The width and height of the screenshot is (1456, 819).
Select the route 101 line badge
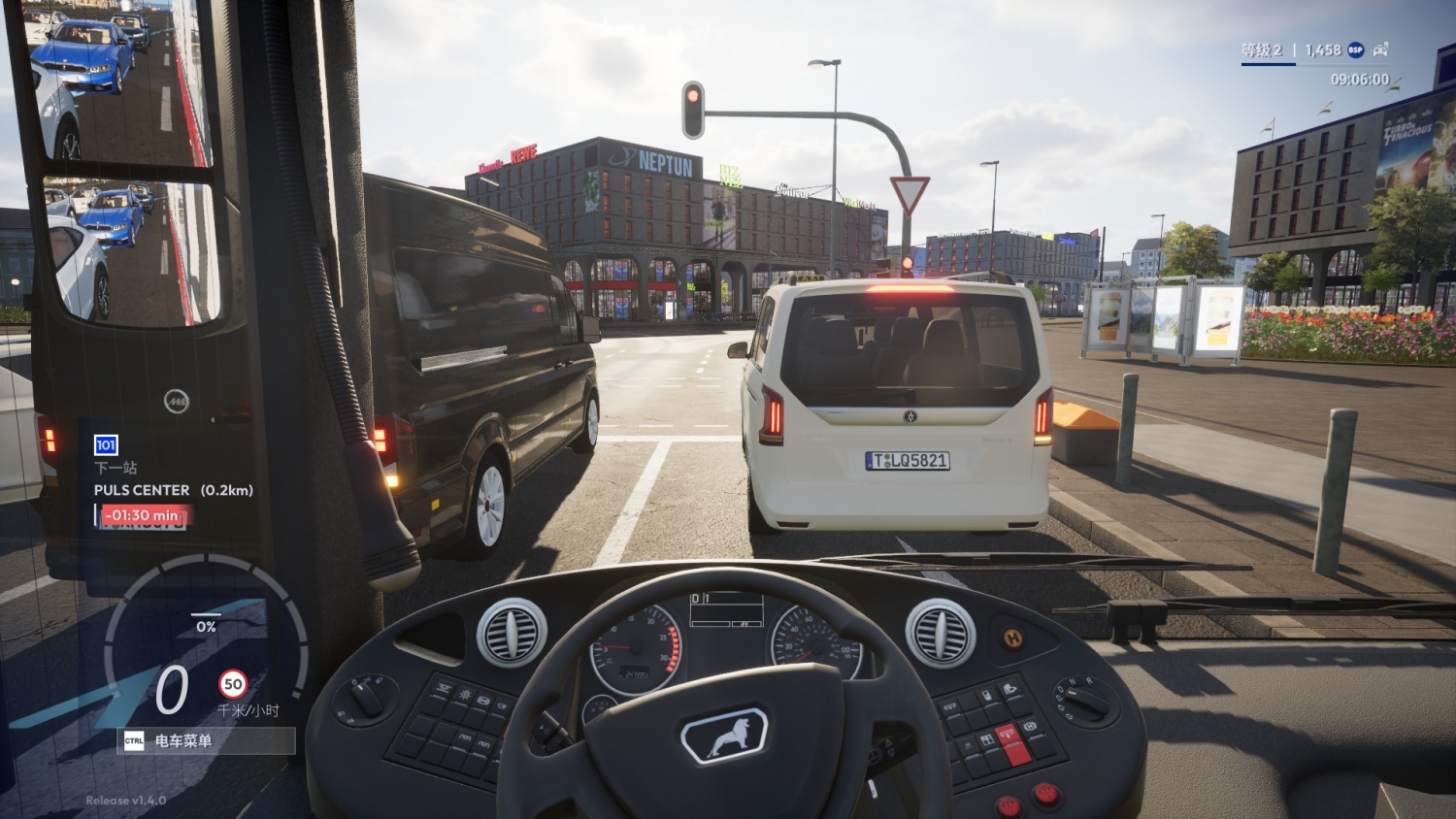pyautogui.click(x=106, y=445)
